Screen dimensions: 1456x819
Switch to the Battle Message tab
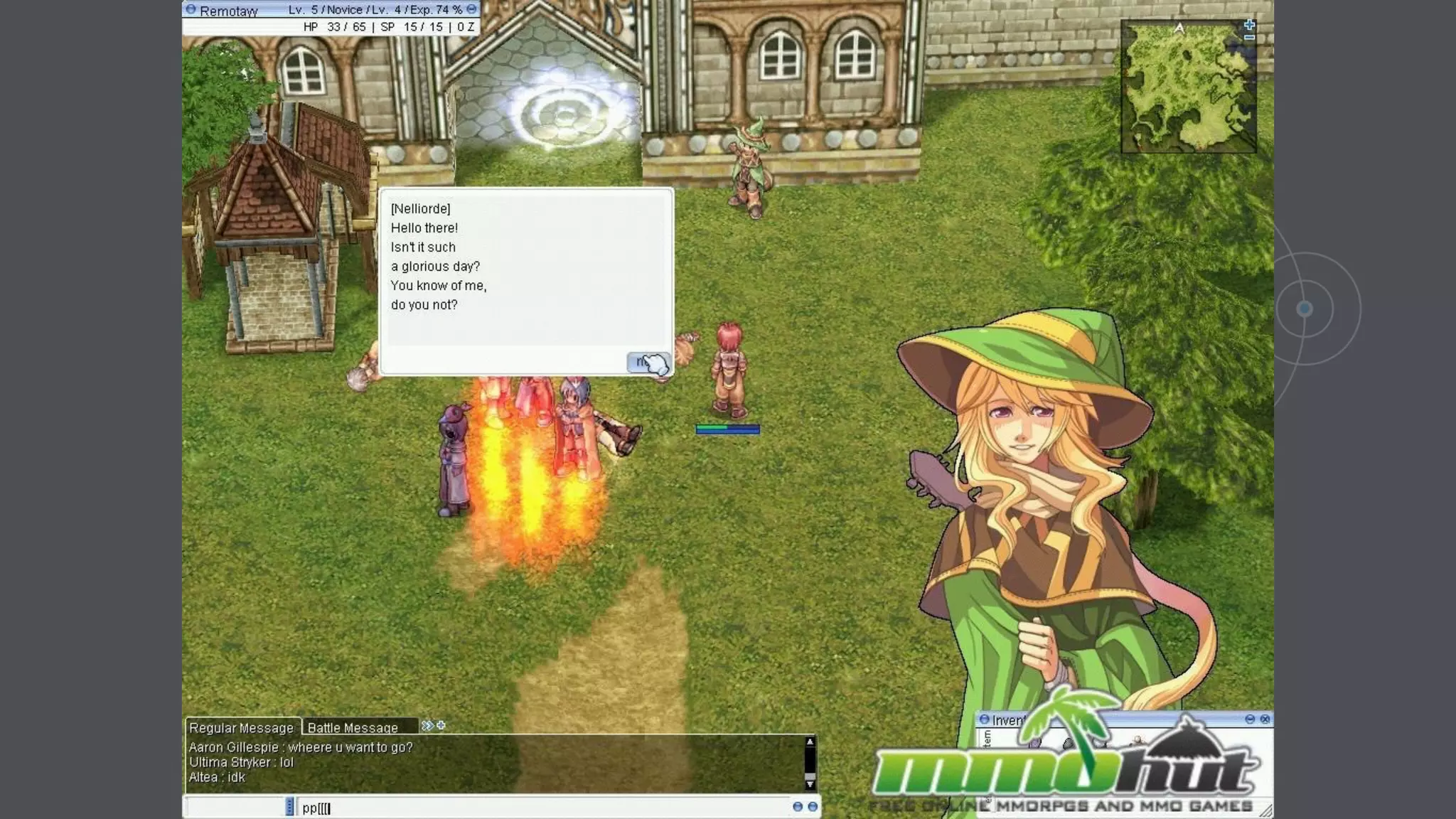pos(353,727)
